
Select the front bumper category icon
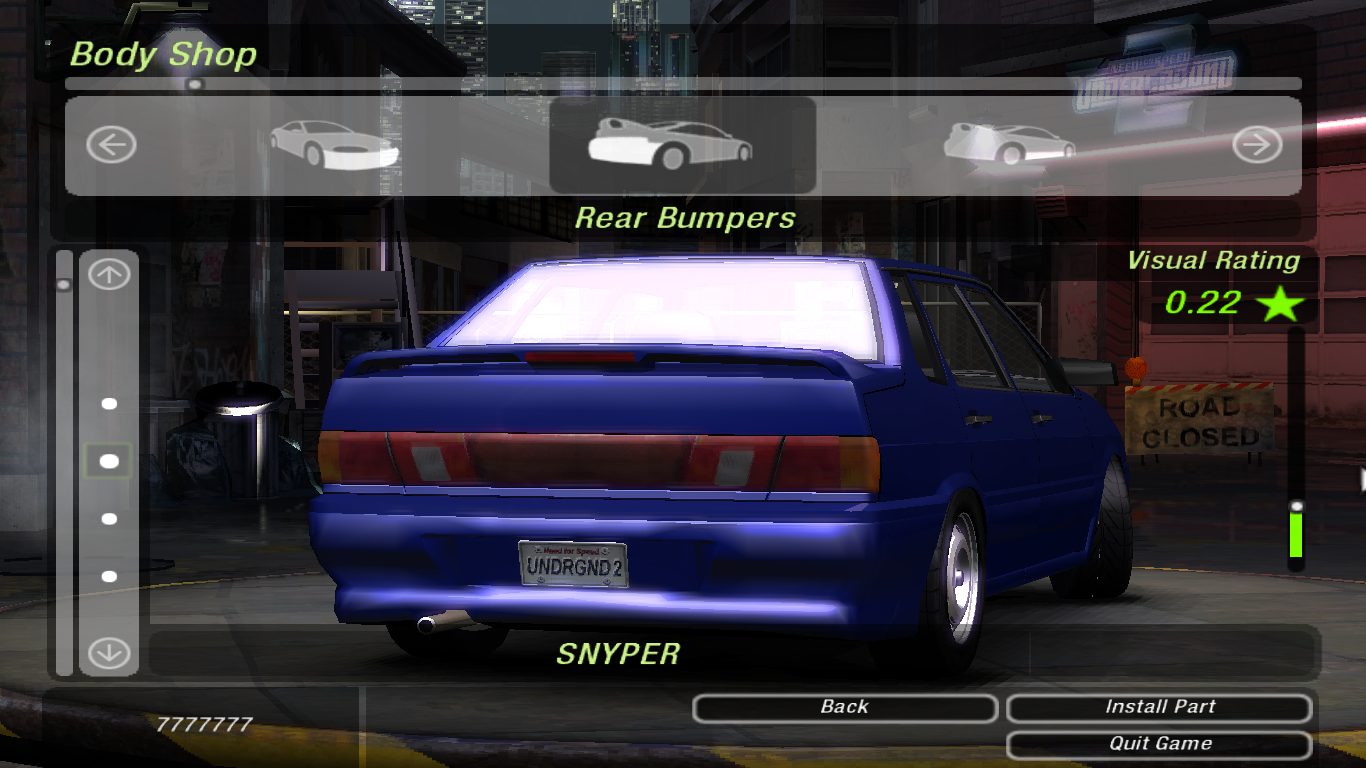(x=334, y=144)
